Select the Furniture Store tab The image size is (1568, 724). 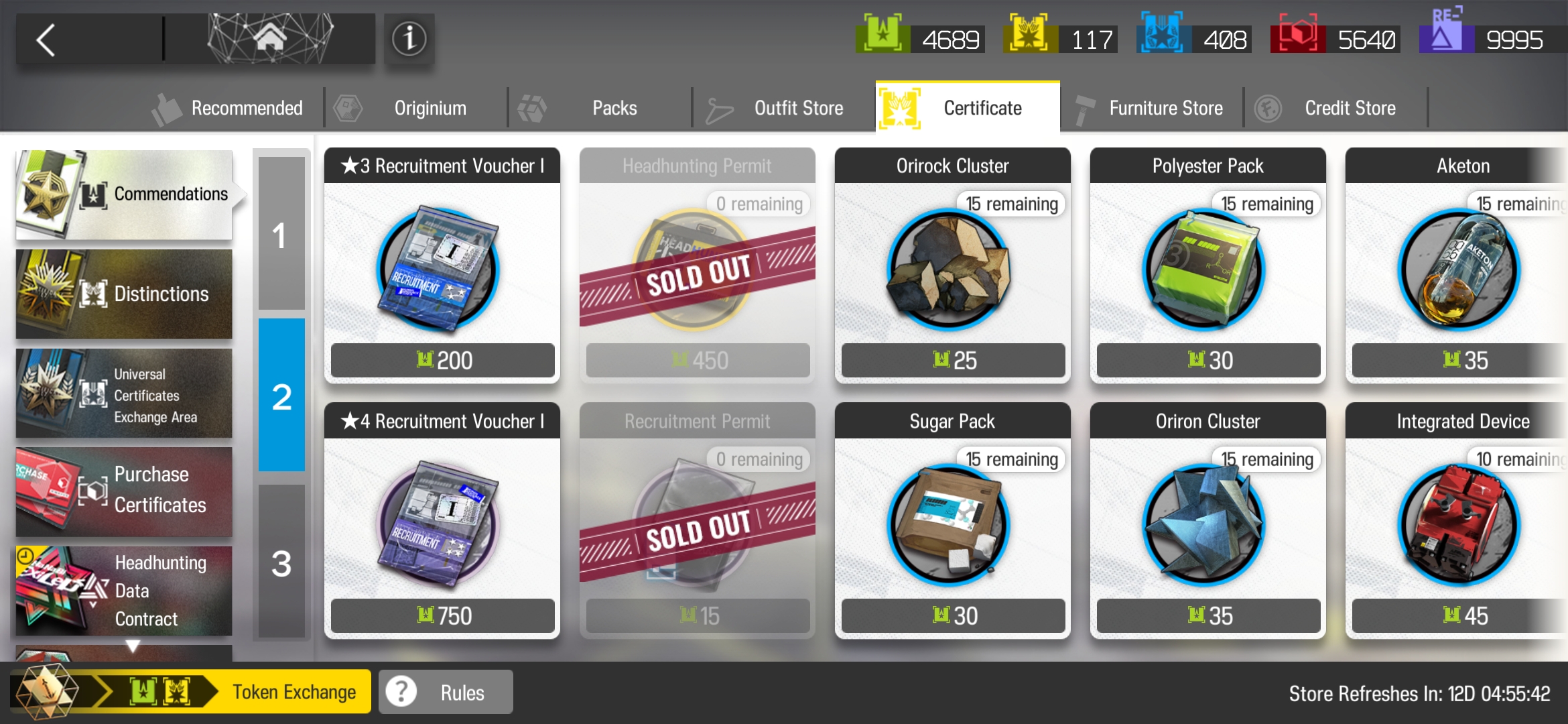(x=1151, y=108)
